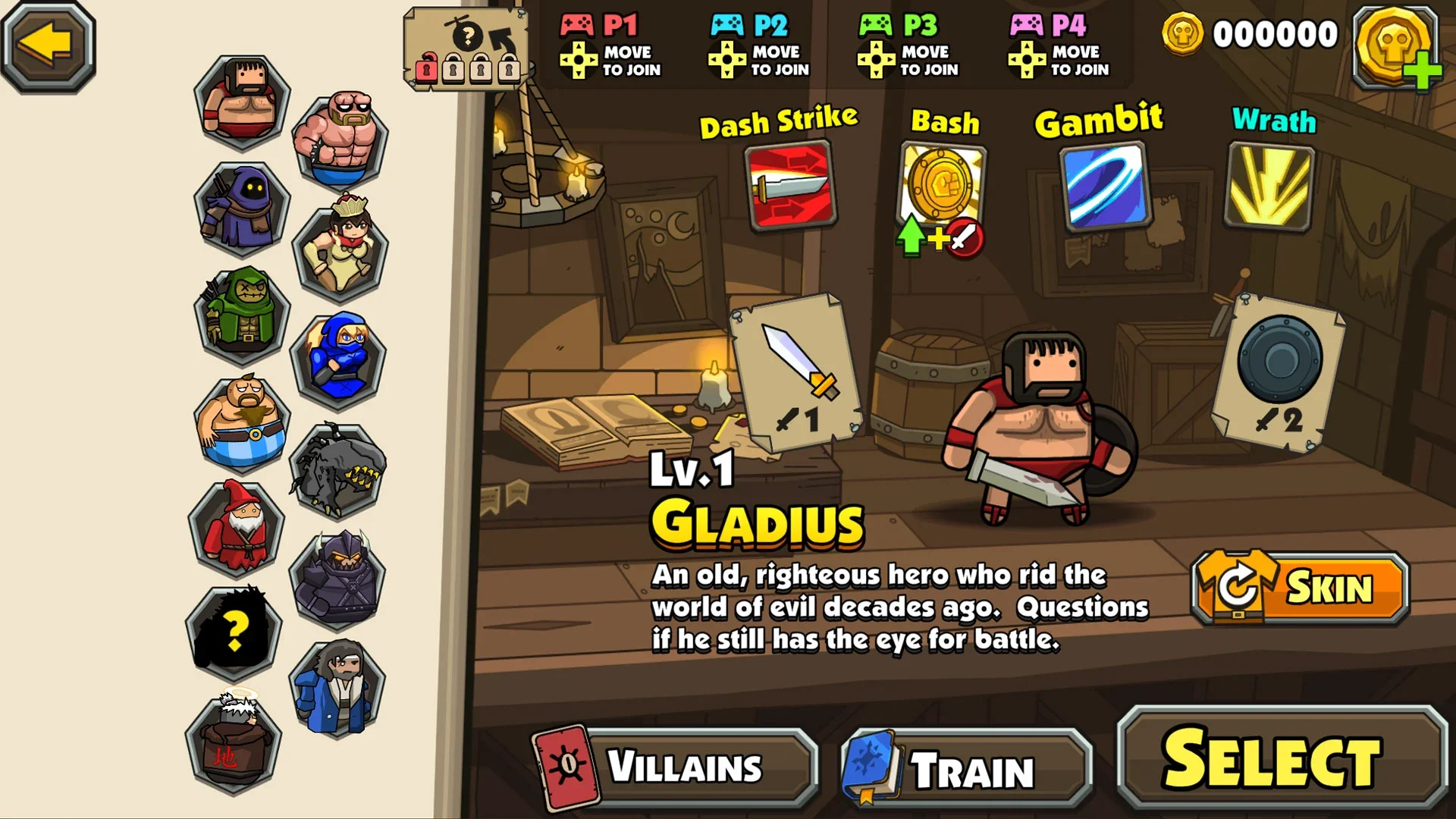
Task: Open the Train menu
Action: click(x=967, y=769)
